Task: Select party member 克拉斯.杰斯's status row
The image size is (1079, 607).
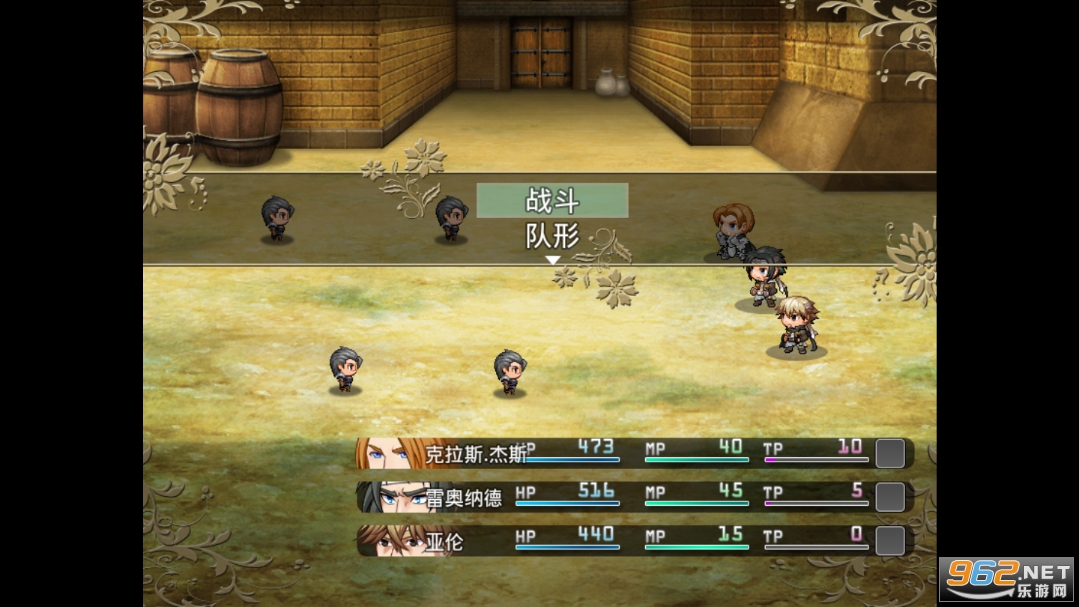Action: pos(632,453)
